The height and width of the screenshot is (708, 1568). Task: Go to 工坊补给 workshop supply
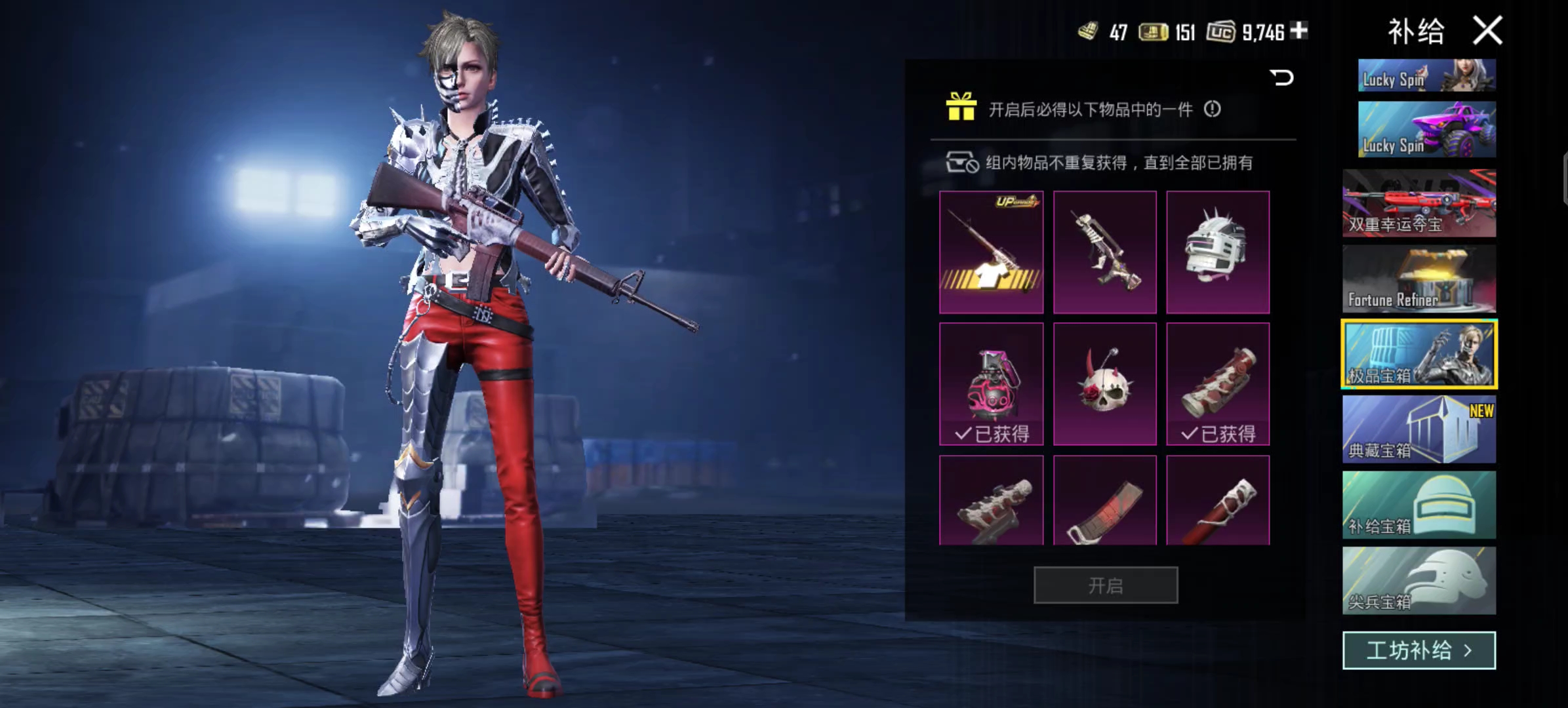tap(1419, 650)
